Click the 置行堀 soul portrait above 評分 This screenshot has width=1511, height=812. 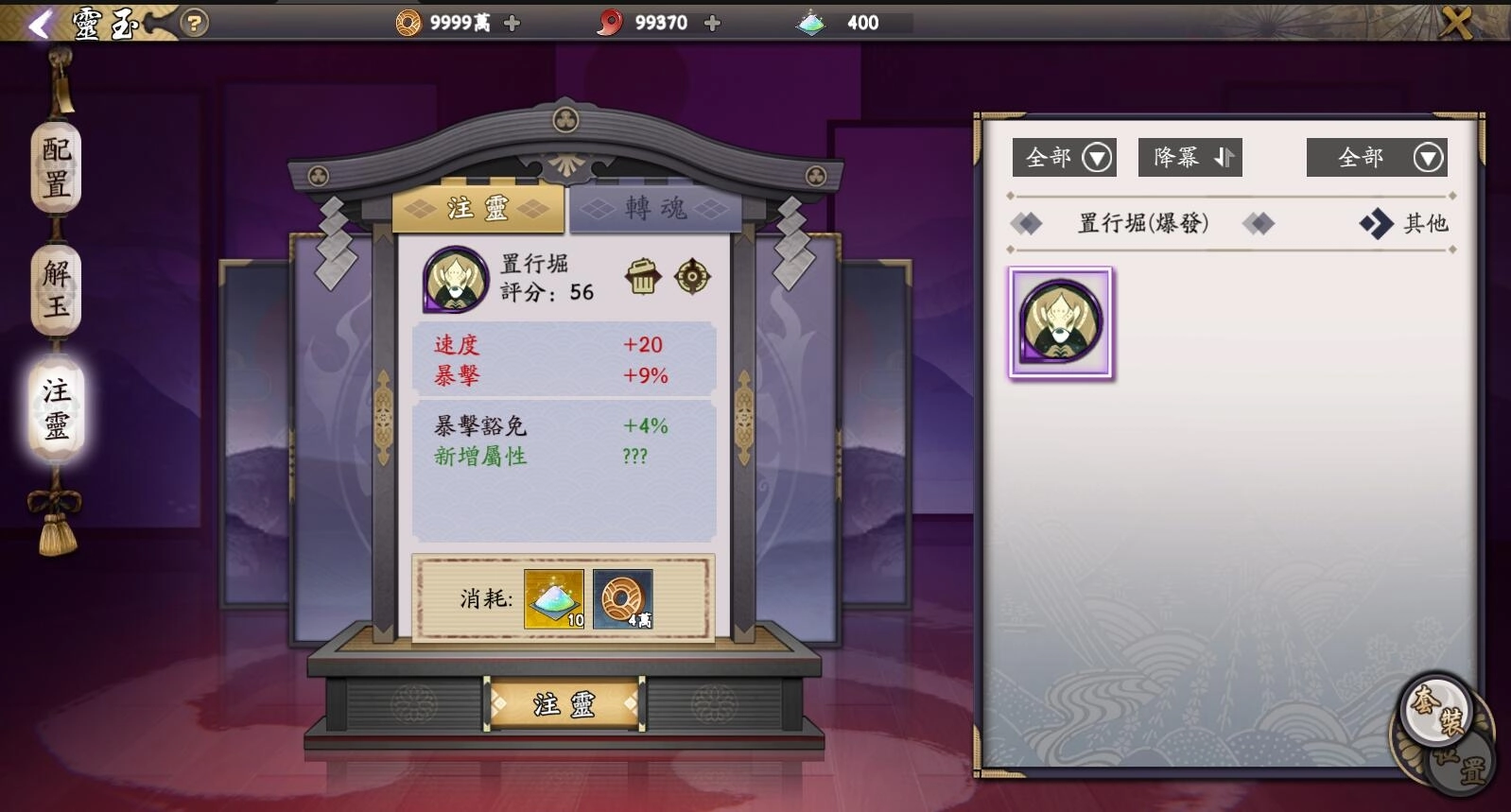click(x=455, y=280)
